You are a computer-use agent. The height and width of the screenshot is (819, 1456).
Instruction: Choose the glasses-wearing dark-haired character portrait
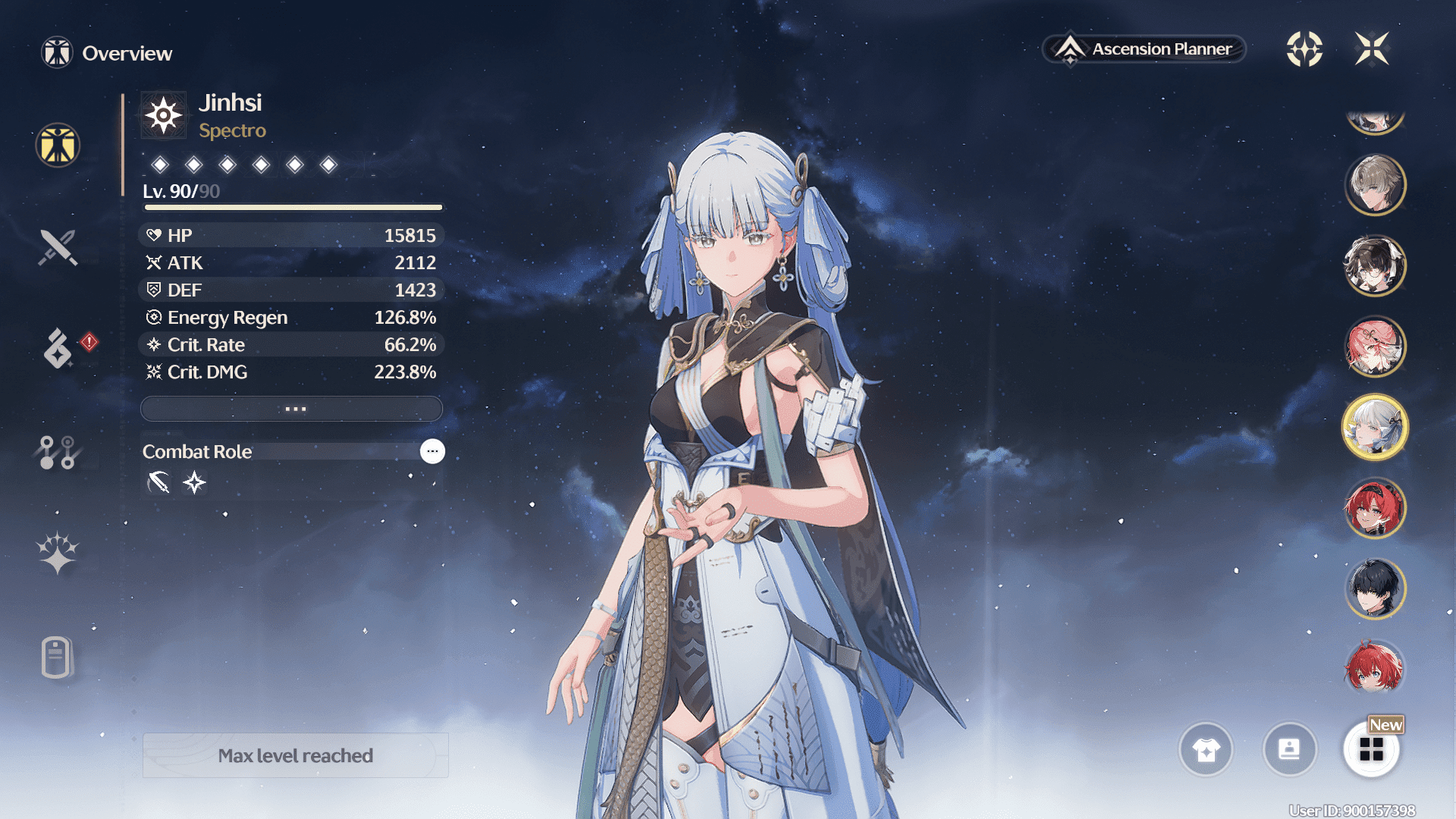tap(1375, 265)
